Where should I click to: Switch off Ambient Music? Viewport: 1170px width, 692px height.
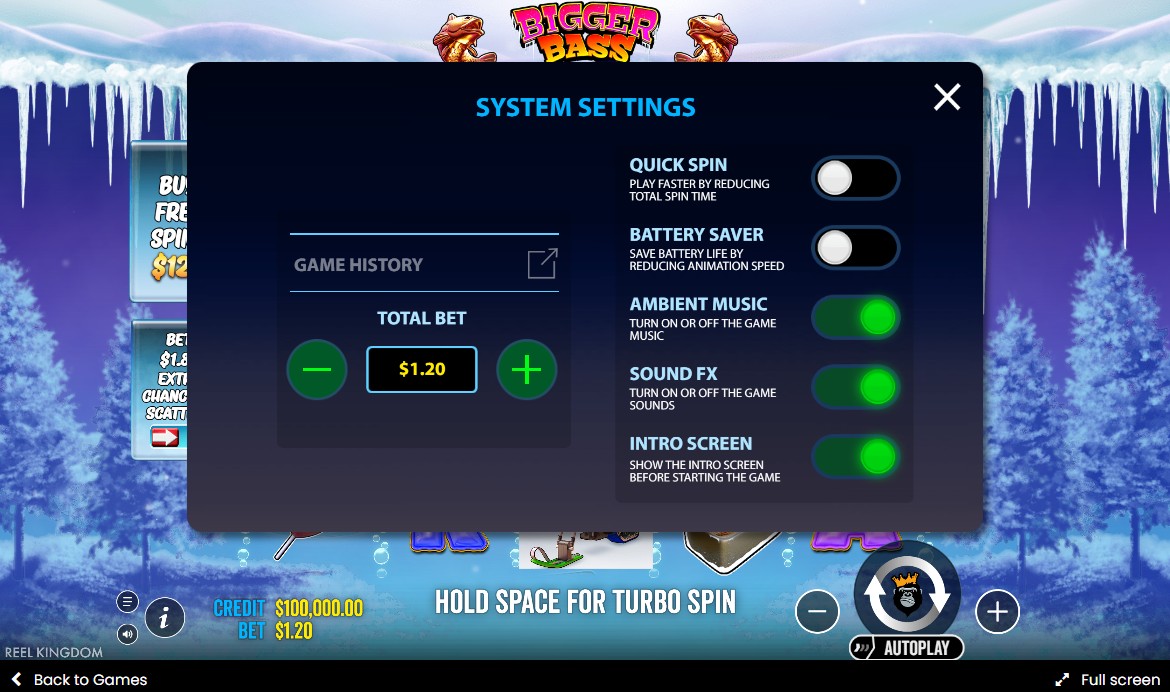point(855,318)
